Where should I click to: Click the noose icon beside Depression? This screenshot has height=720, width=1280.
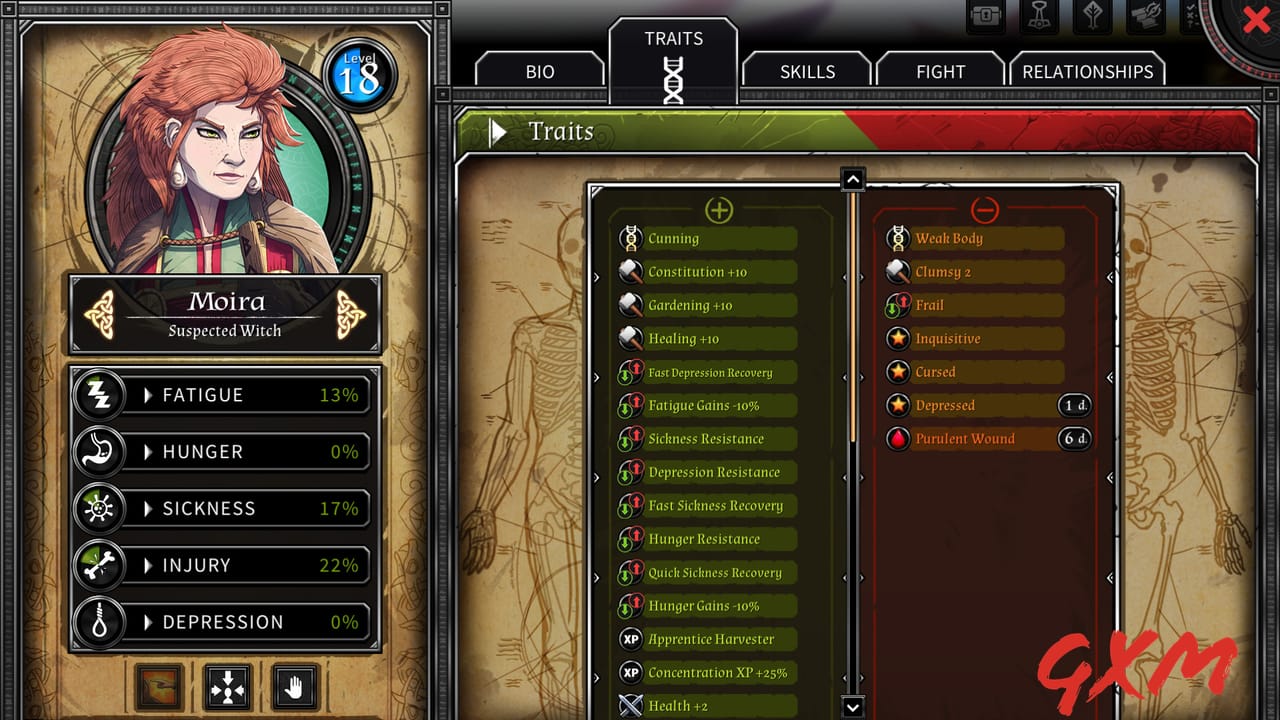click(x=100, y=622)
